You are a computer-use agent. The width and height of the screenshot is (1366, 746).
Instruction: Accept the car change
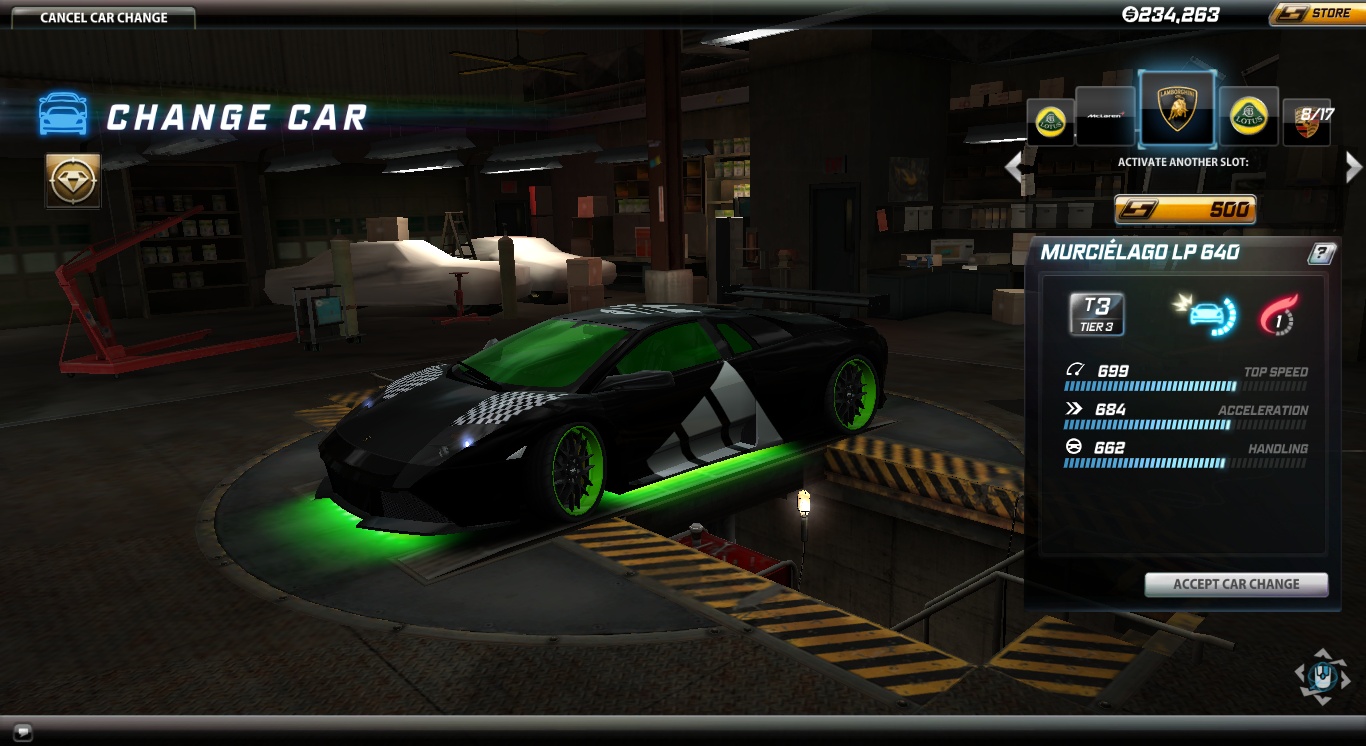[1236, 584]
